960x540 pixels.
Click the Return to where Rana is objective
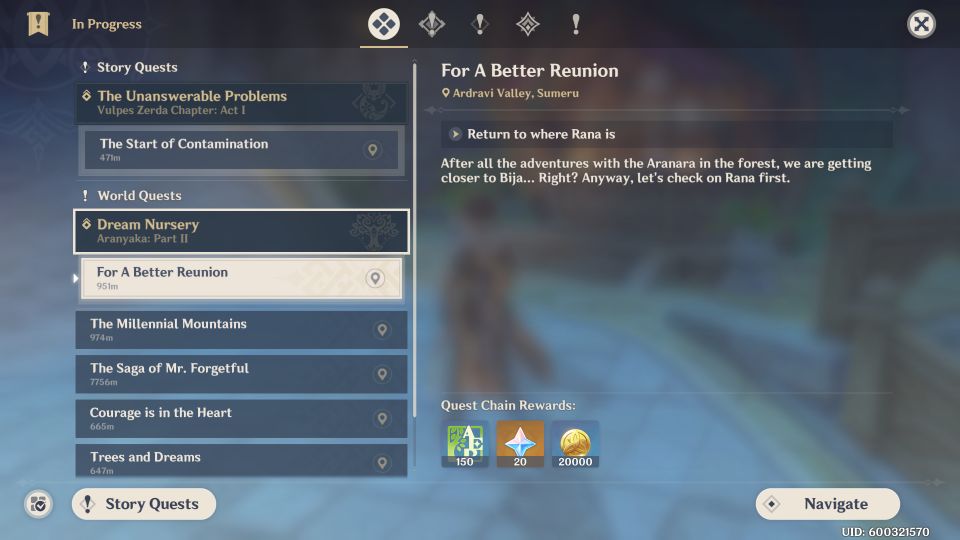pyautogui.click(x=666, y=134)
